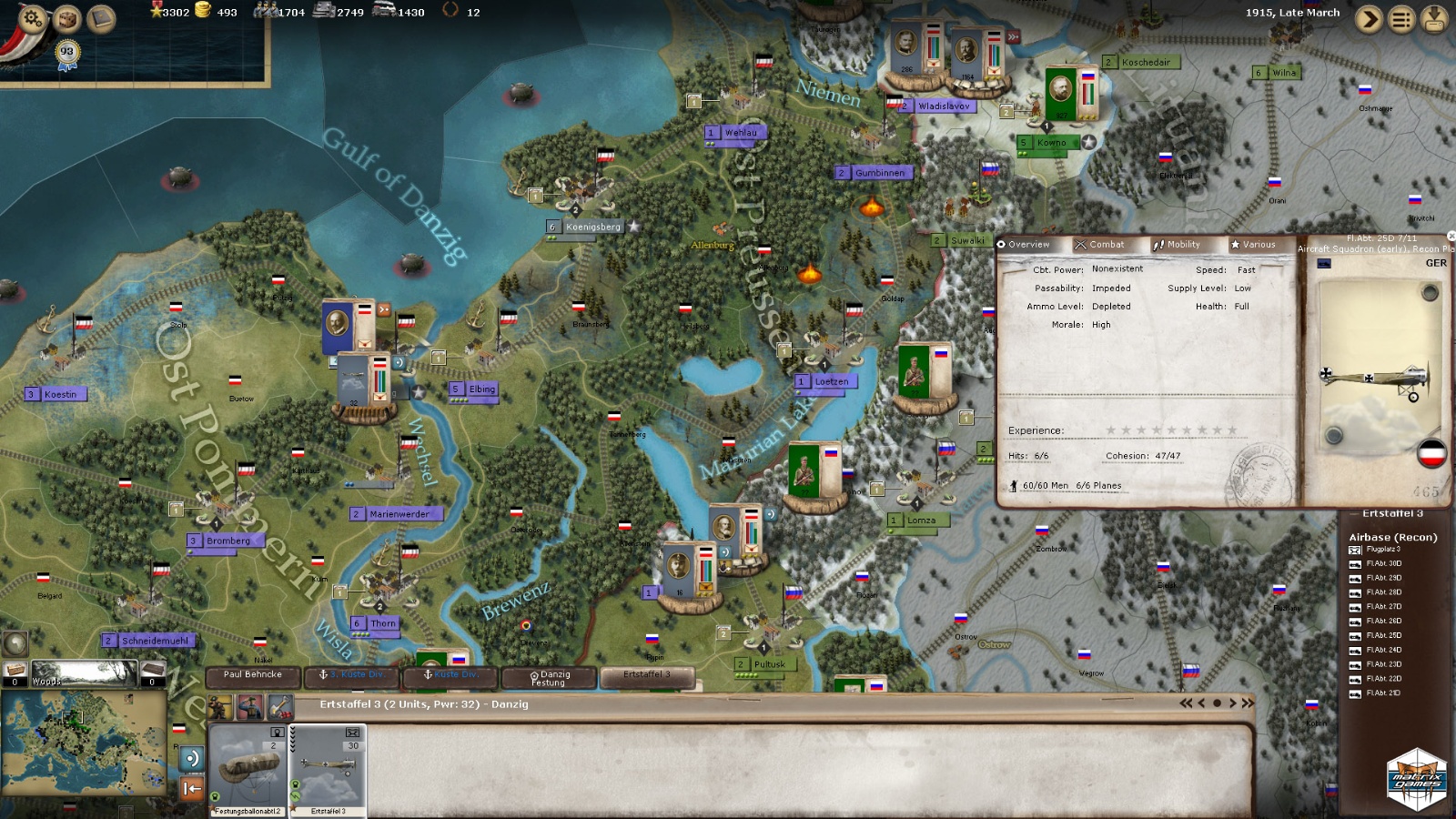The height and width of the screenshot is (819, 1456).
Task: Close the unit detail panel
Action: point(1451,237)
